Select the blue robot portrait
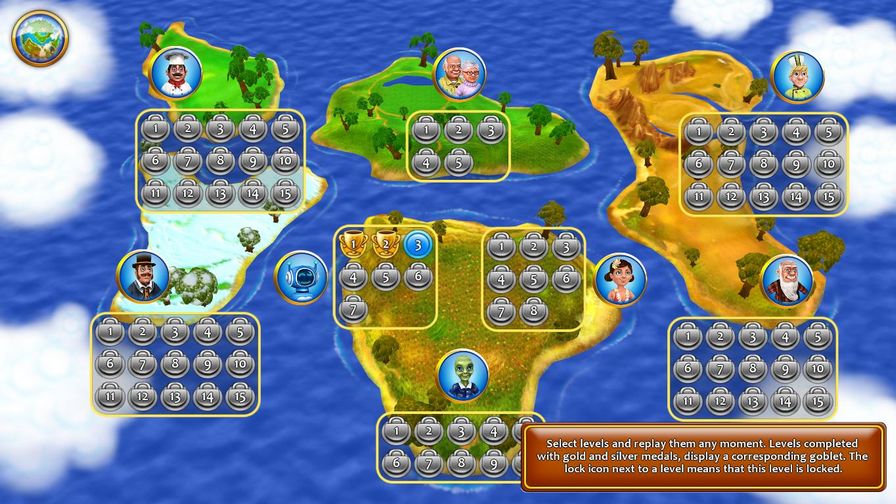The width and height of the screenshot is (896, 504). 299,276
